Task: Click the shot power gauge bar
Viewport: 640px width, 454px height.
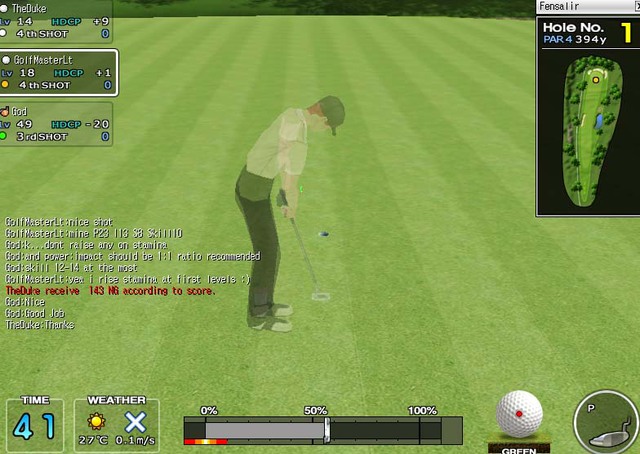Action: point(322,430)
